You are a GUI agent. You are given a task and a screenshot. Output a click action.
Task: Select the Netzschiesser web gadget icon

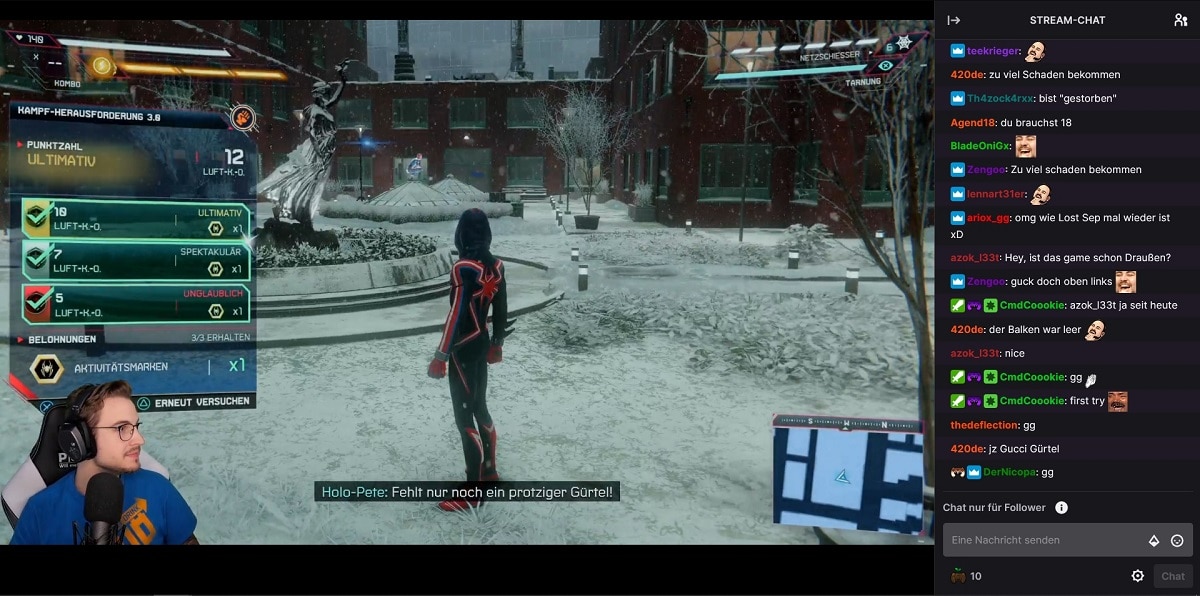pyautogui.click(x=904, y=43)
